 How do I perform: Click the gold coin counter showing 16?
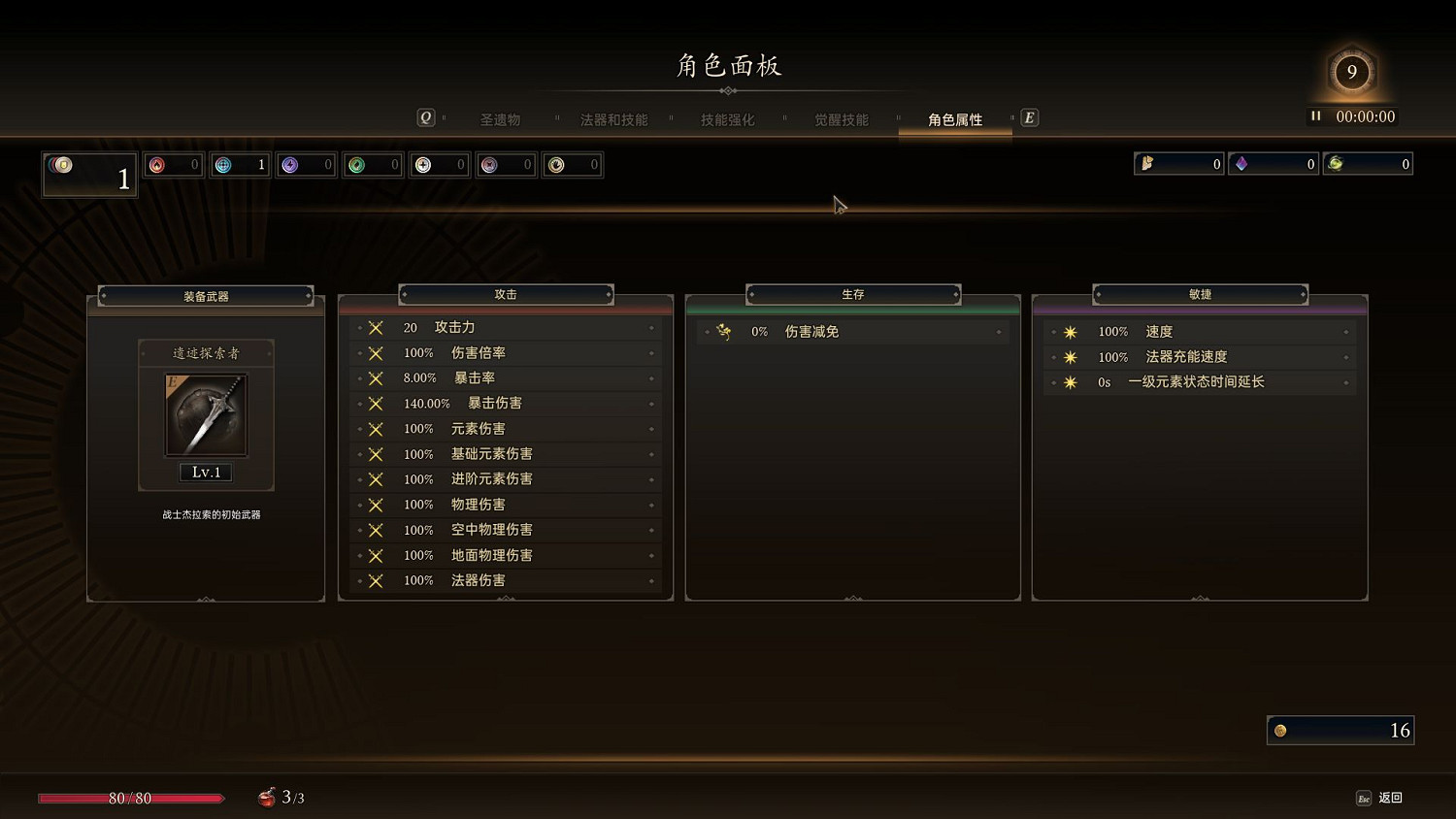tap(1340, 730)
